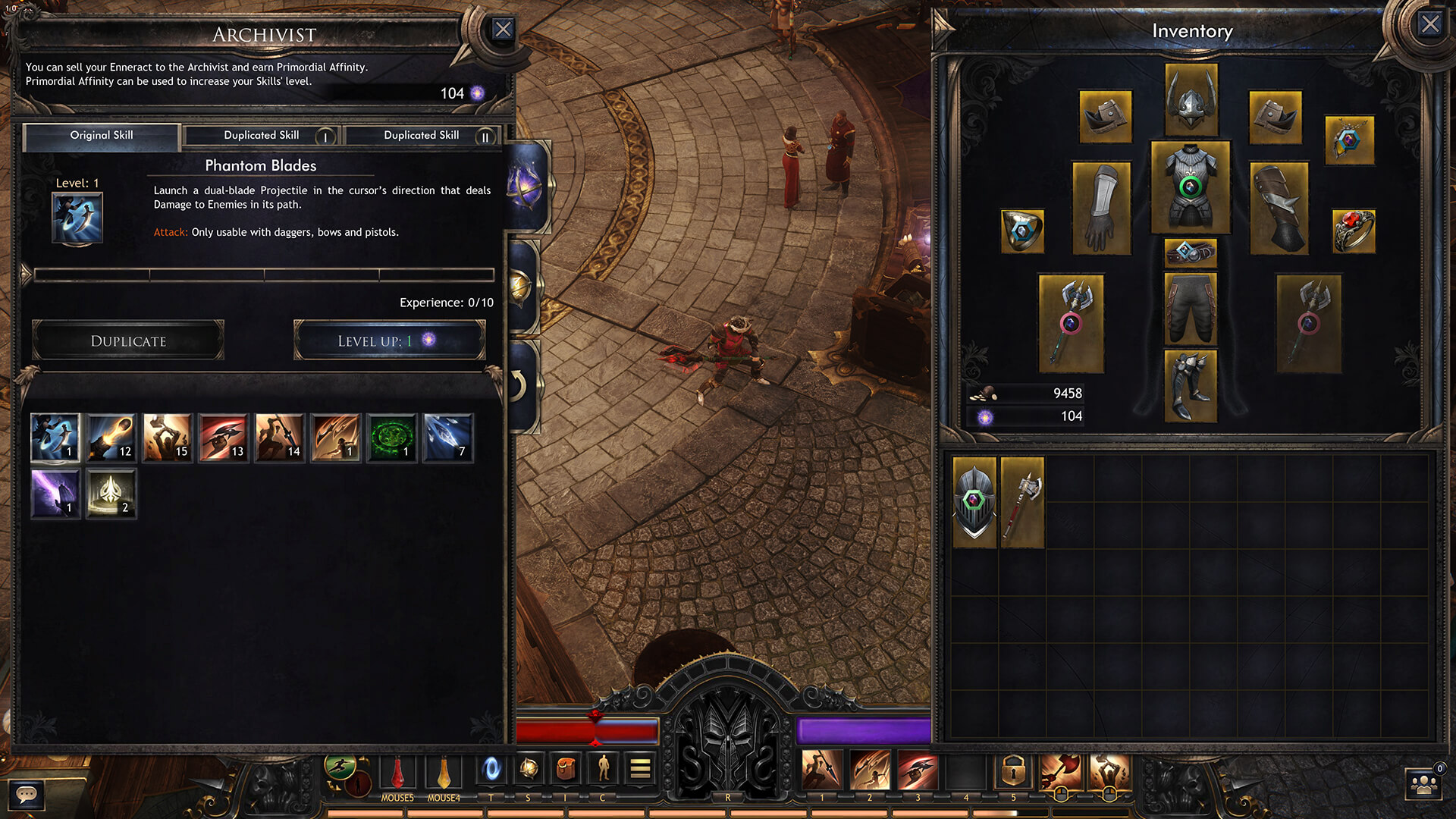This screenshot has width=1456, height=819.
Task: Click the Duplicate button
Action: tap(128, 341)
